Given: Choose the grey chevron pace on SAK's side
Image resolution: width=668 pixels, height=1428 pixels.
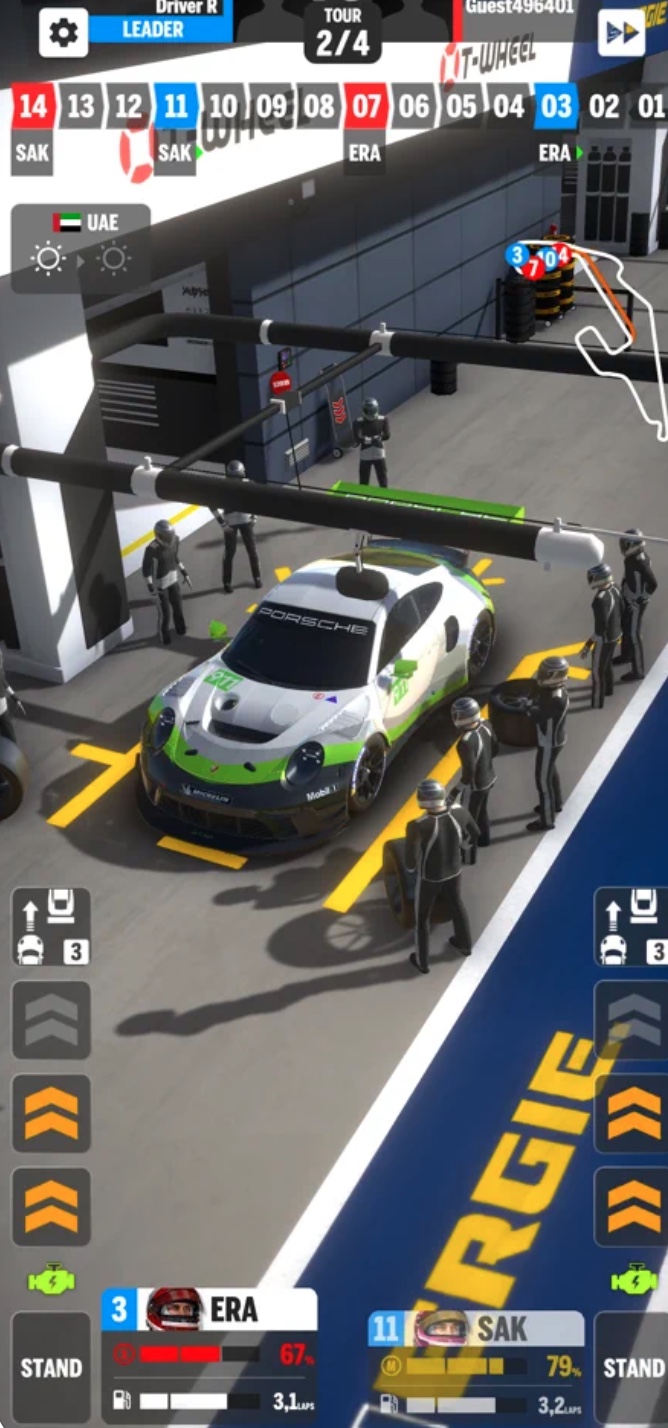Looking at the screenshot, I should [634, 1020].
